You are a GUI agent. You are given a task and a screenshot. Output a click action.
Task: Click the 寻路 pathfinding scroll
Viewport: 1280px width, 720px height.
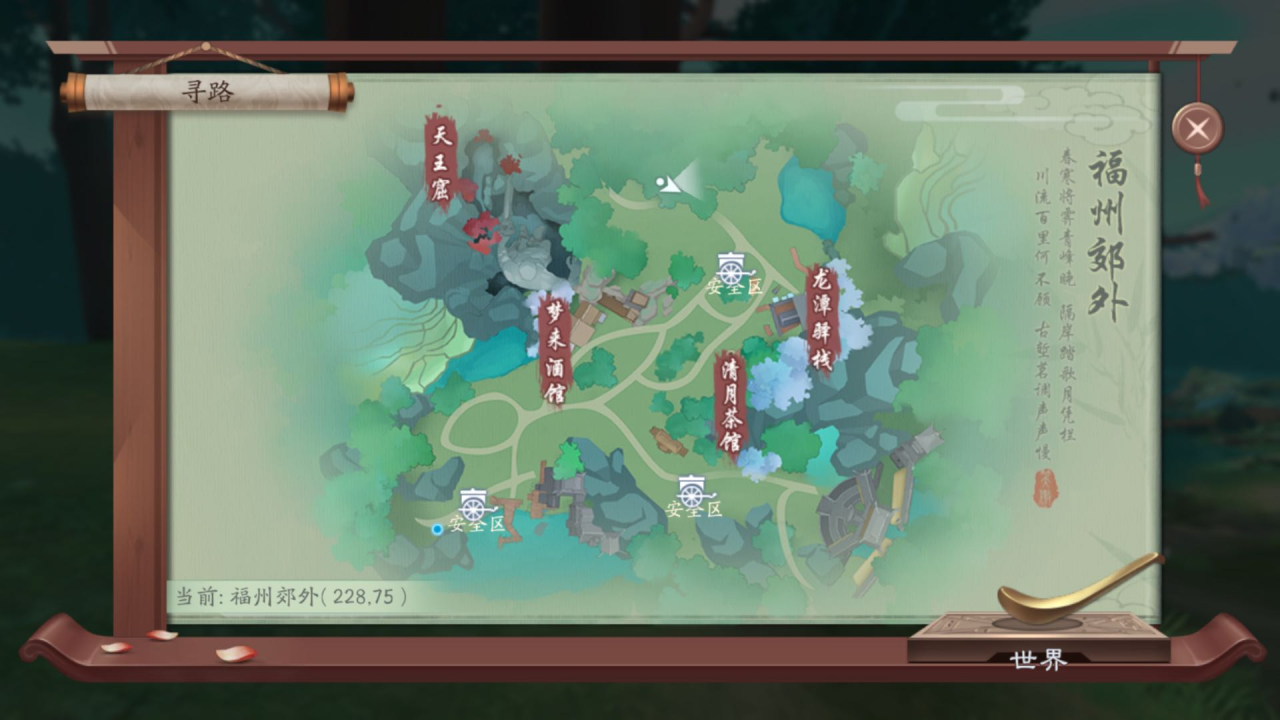[207, 92]
